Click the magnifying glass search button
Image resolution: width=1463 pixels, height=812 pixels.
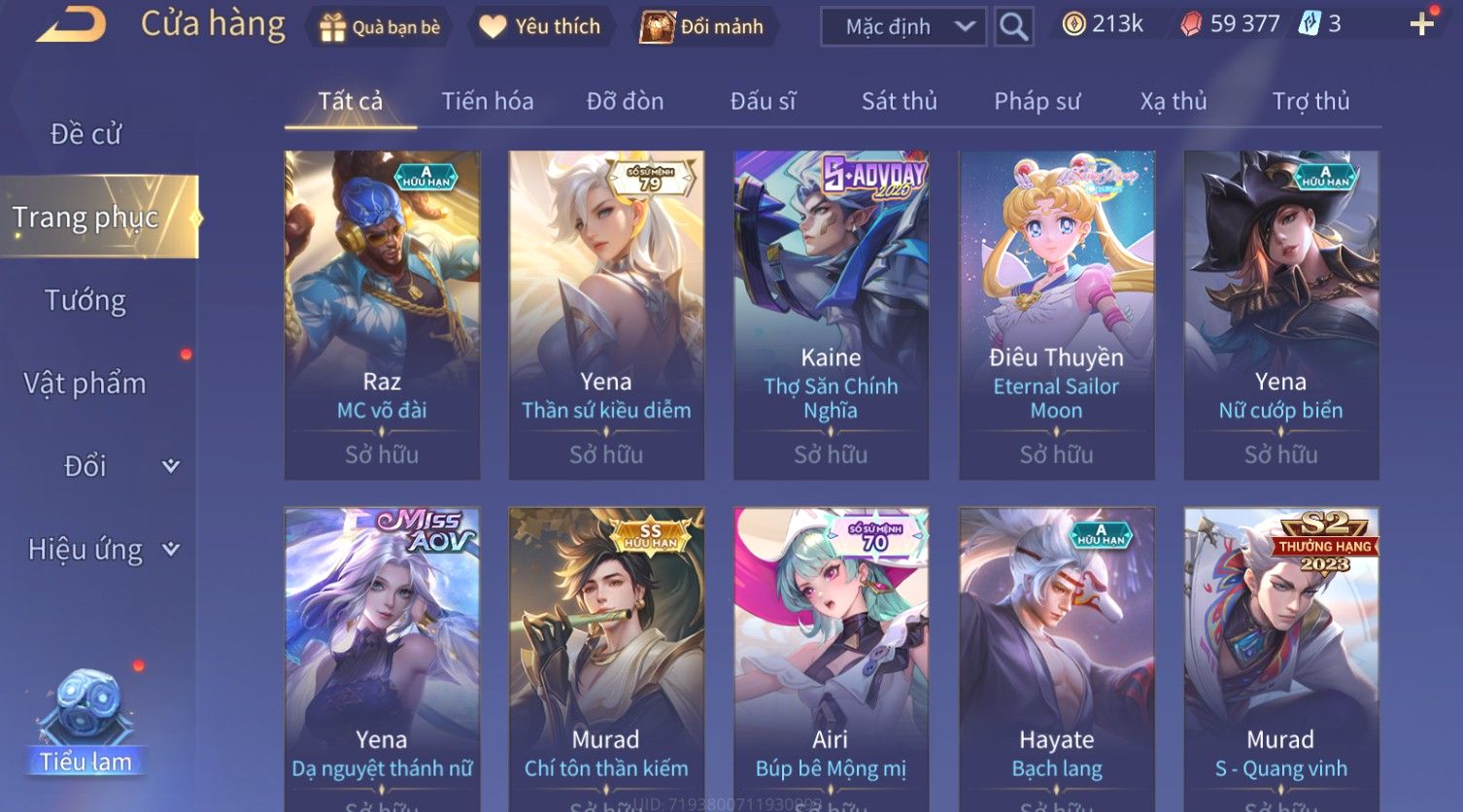(1013, 26)
